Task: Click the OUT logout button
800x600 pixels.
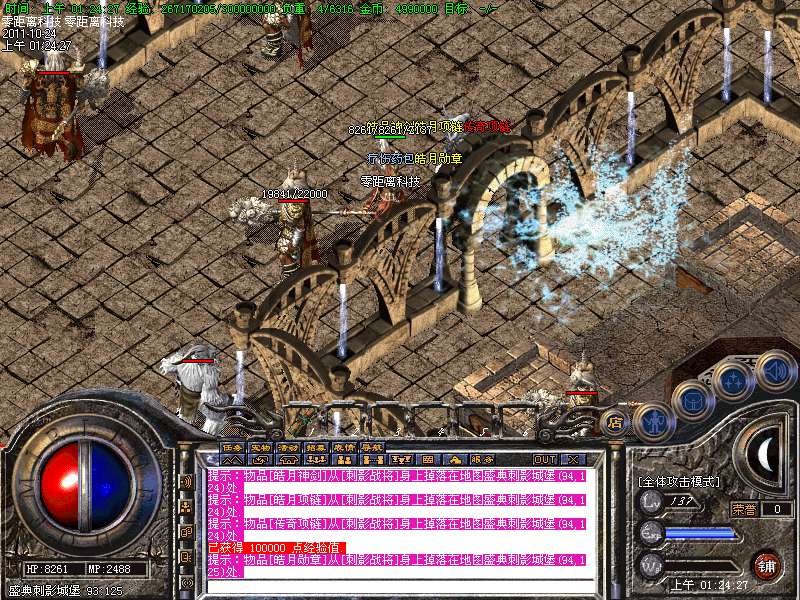Action: tap(544, 459)
